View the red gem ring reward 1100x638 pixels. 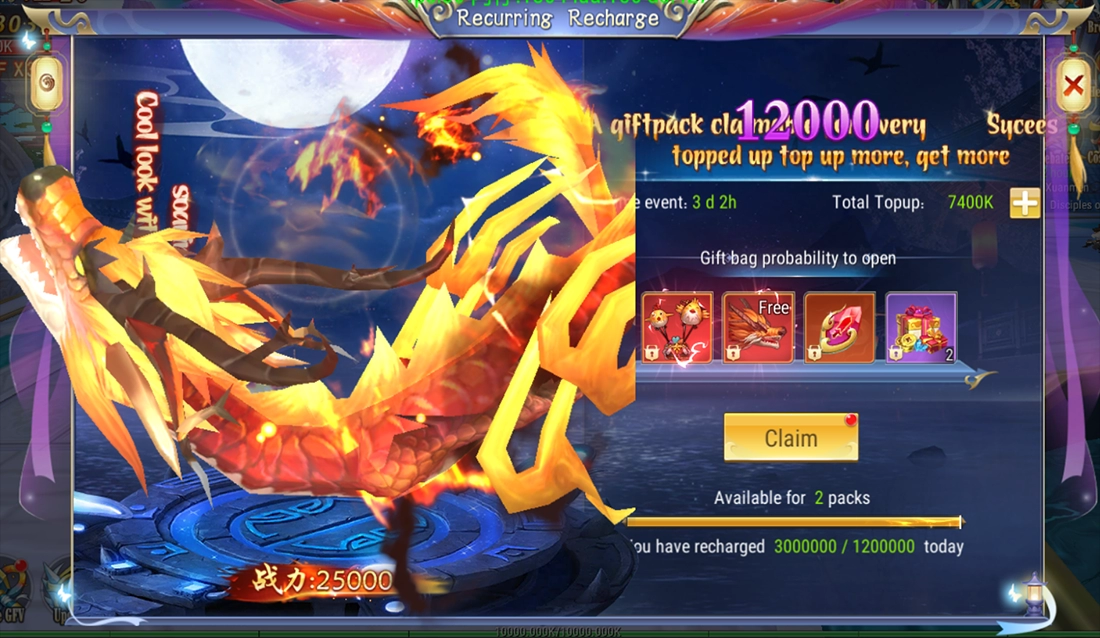(x=840, y=327)
